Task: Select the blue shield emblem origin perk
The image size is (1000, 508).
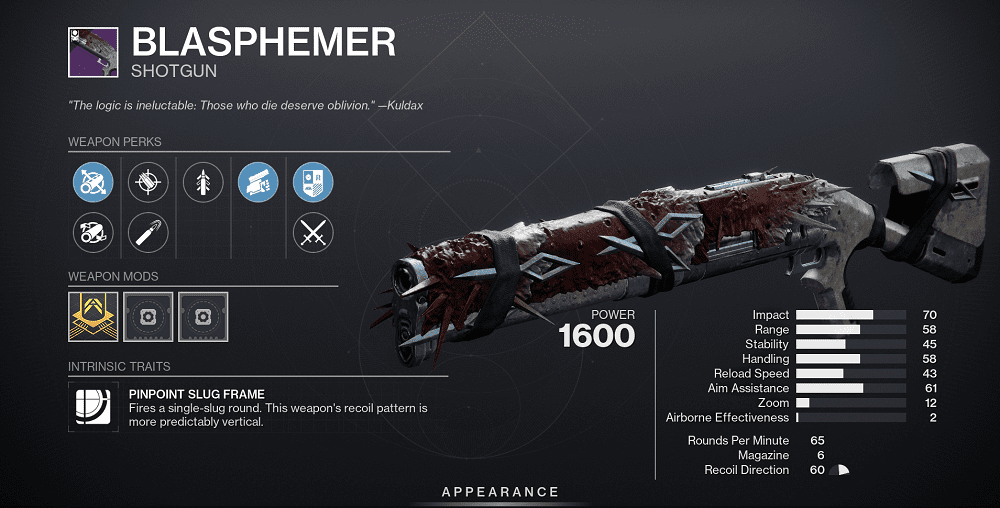Action: [313, 183]
